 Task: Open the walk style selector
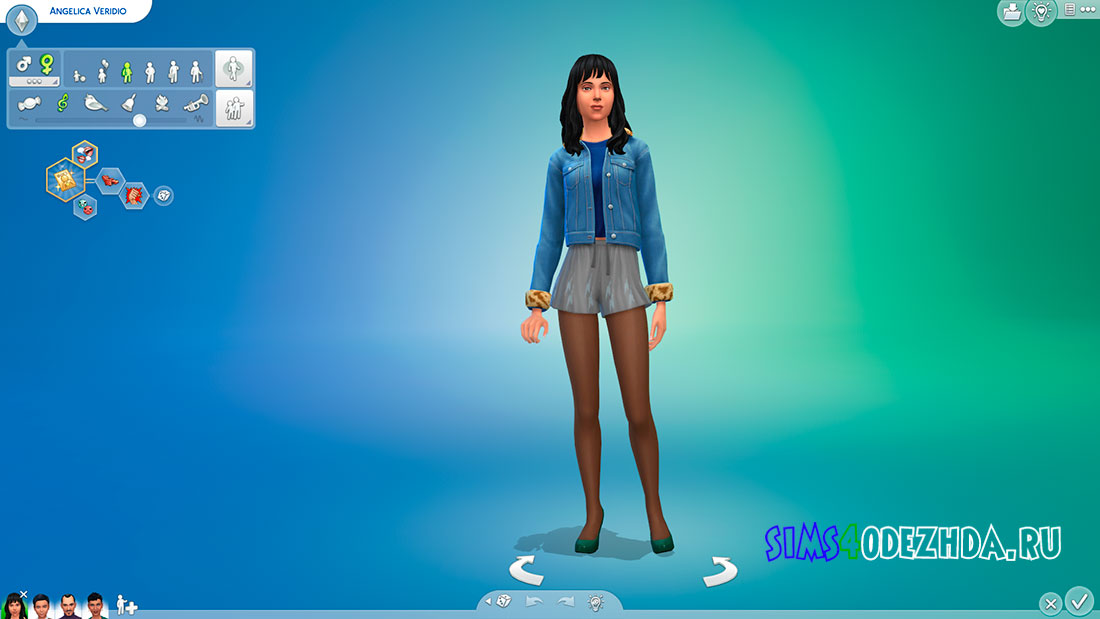pyautogui.click(x=234, y=69)
